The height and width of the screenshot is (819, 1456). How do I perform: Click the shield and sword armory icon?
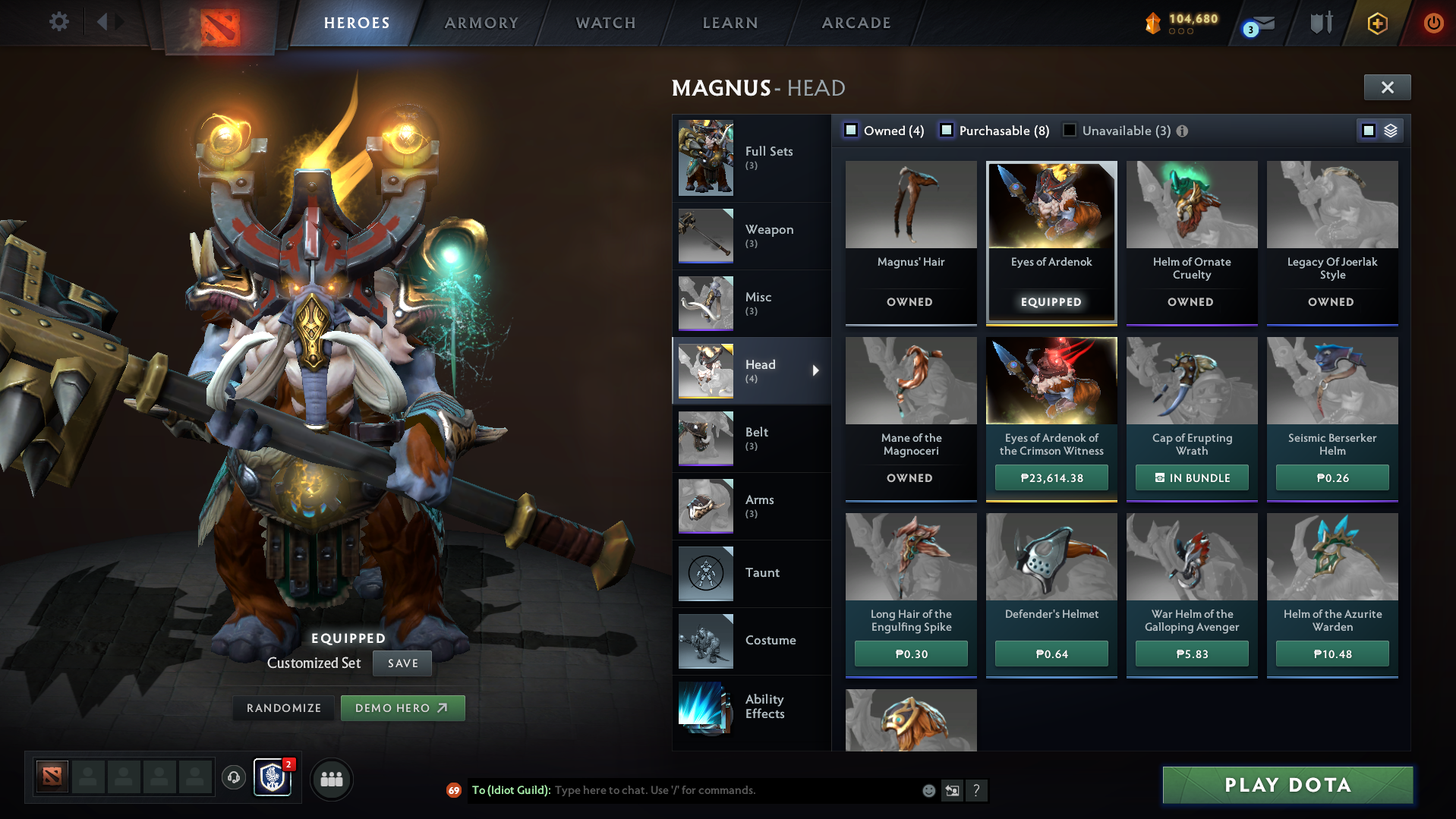click(x=1321, y=23)
